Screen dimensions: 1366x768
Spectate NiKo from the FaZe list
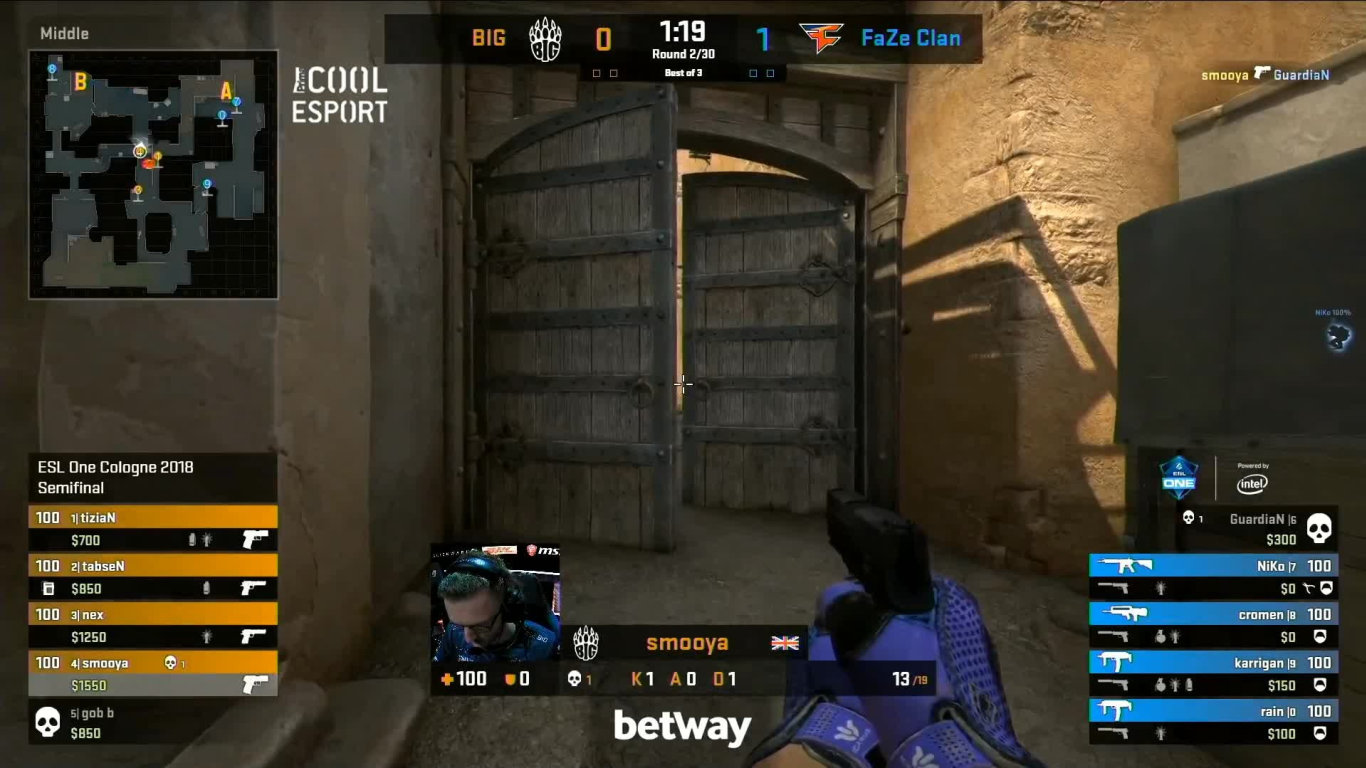pyautogui.click(x=1213, y=577)
